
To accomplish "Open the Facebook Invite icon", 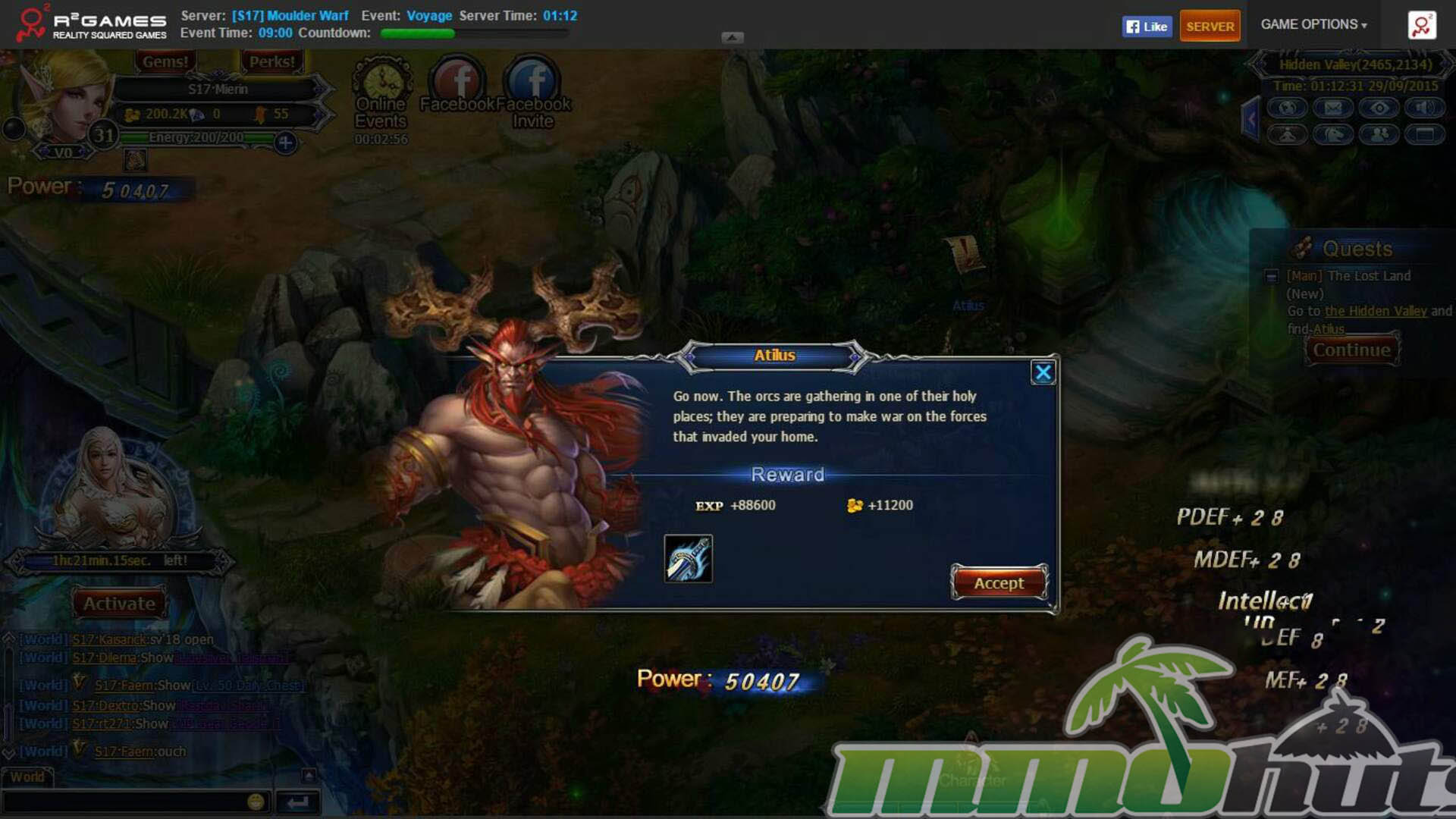I will click(x=532, y=82).
